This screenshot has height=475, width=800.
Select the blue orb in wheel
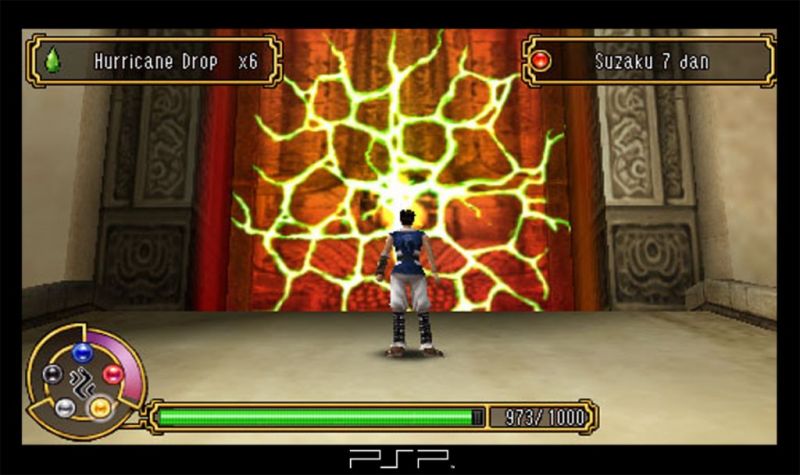tap(82, 352)
